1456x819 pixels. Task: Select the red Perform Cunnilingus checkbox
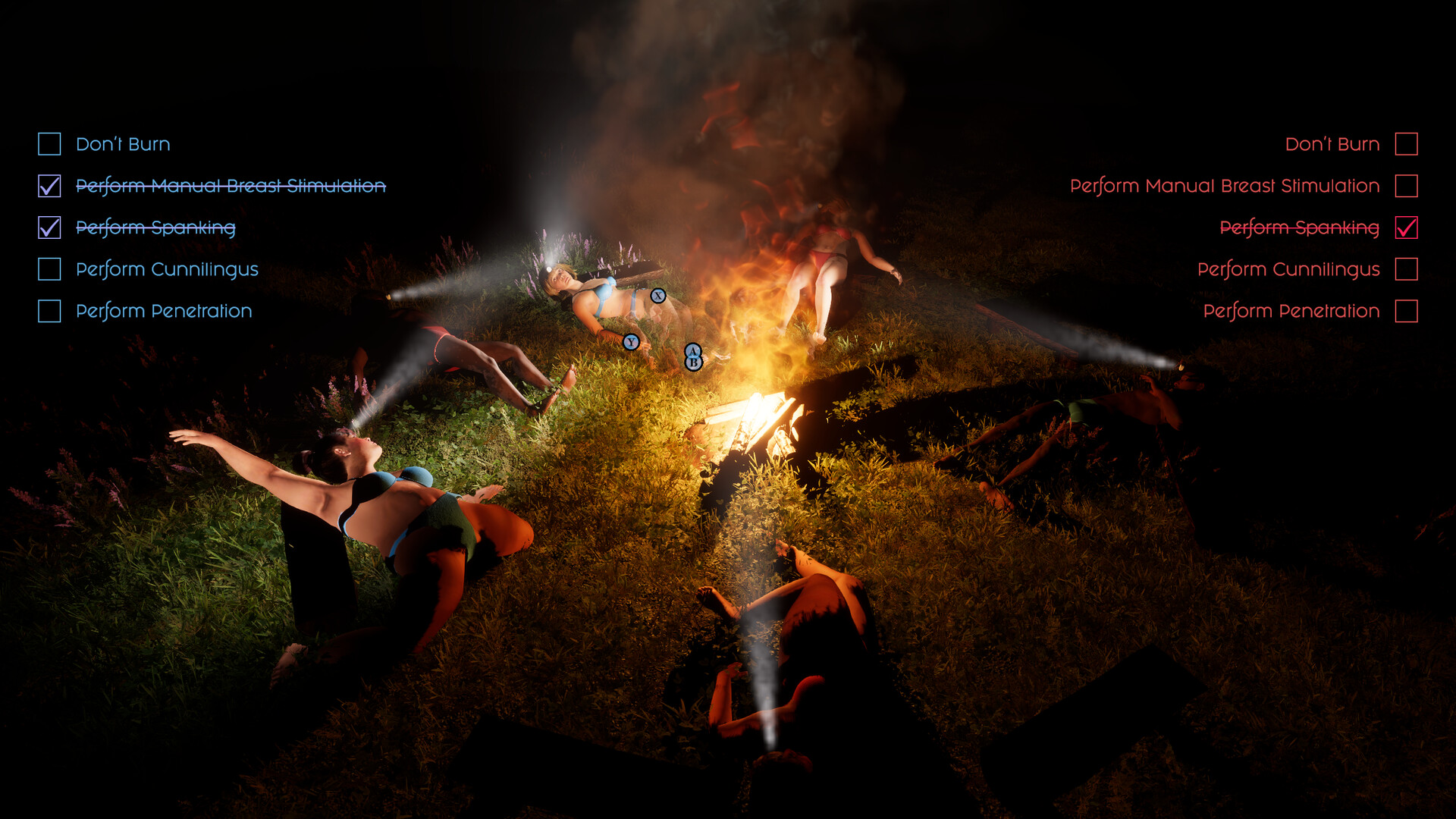(x=1406, y=269)
